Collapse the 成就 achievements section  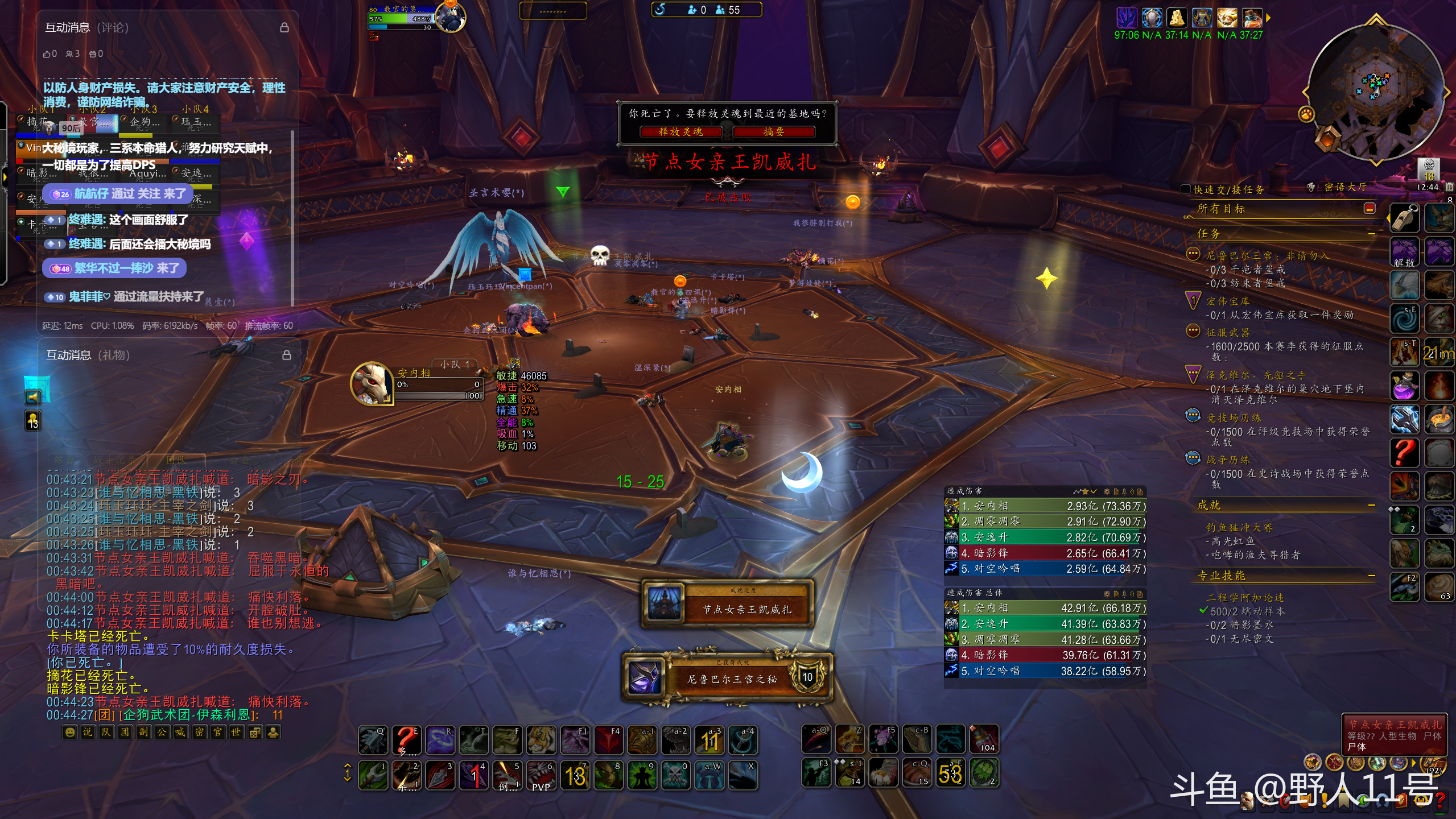click(x=1371, y=505)
